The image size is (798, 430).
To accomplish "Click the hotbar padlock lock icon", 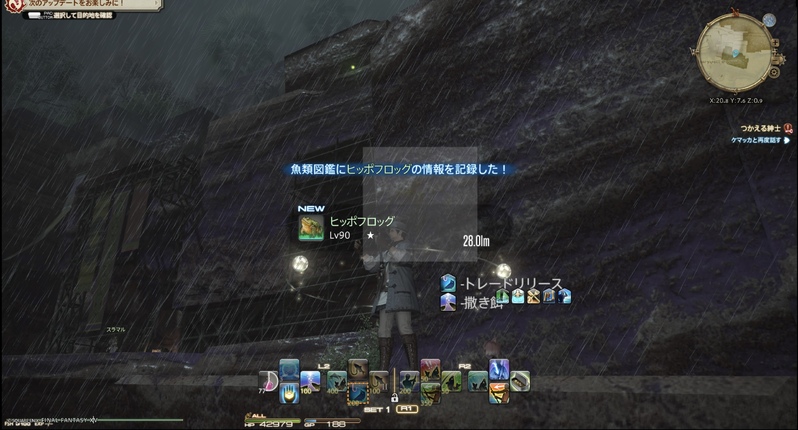I will pos(394,399).
